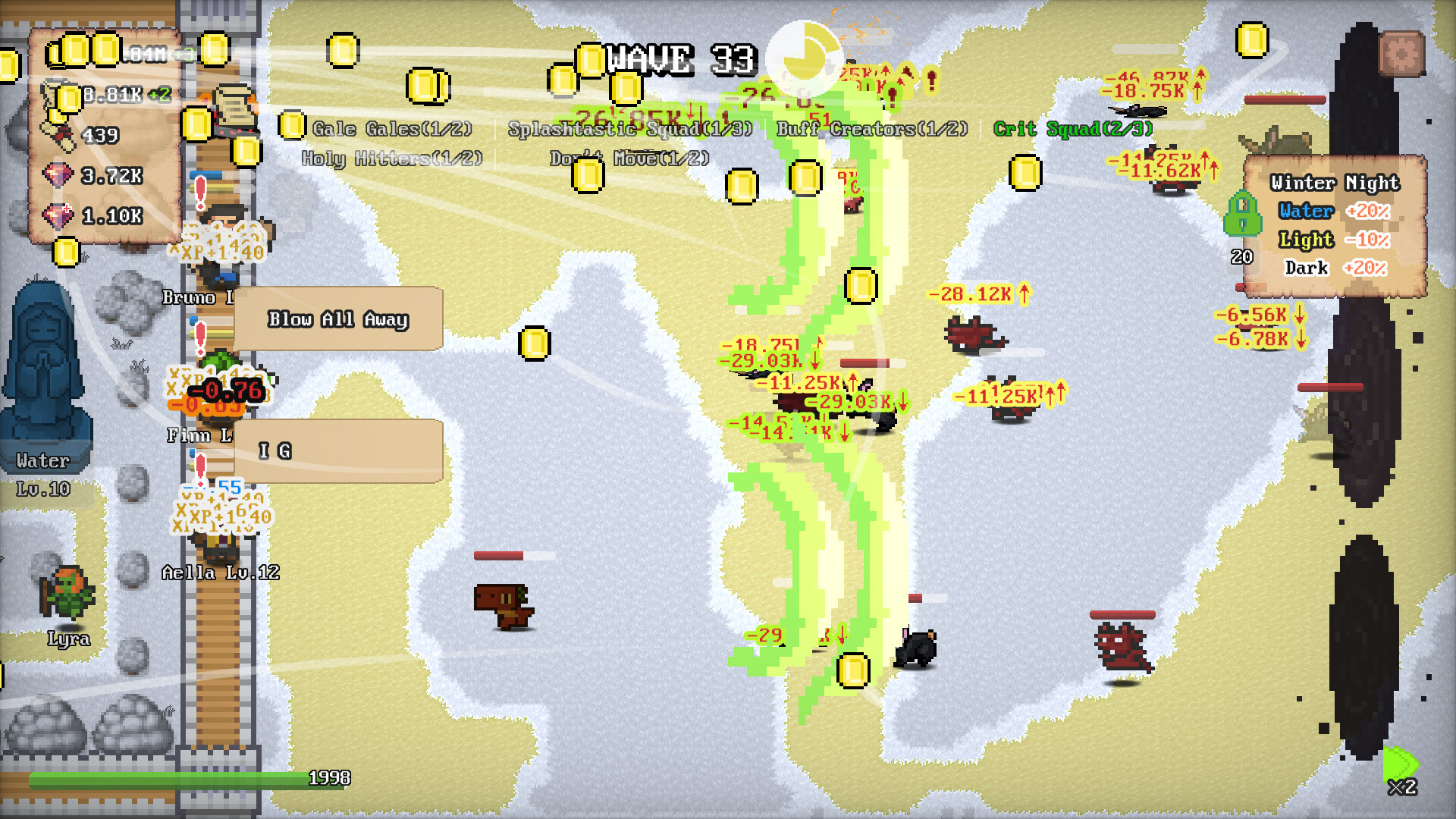The width and height of the screenshot is (1456, 819).
Task: Open the Crit Squad synergy details
Action: (x=1073, y=129)
